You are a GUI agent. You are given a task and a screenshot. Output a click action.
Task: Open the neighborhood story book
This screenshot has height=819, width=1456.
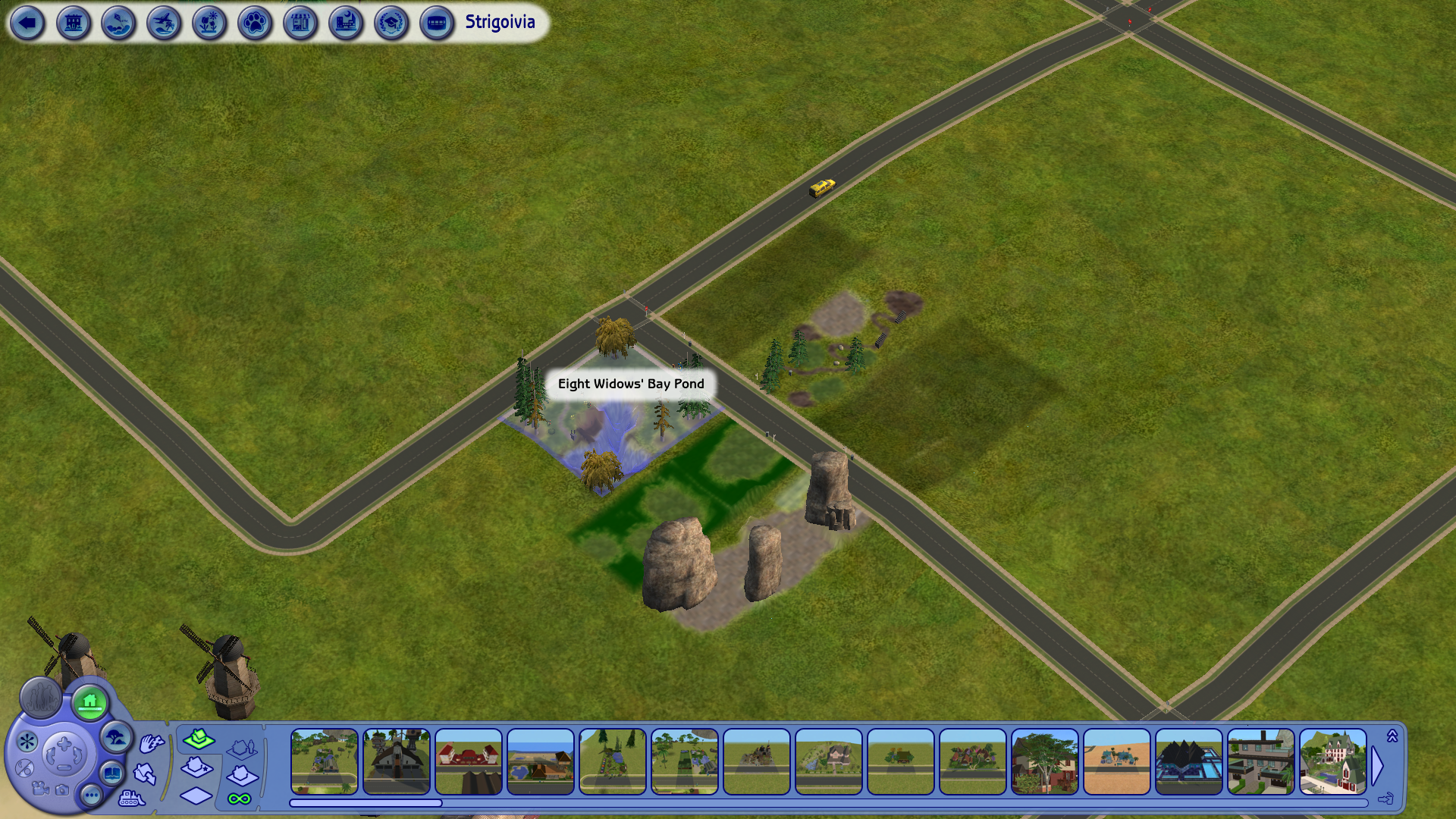coord(112,774)
